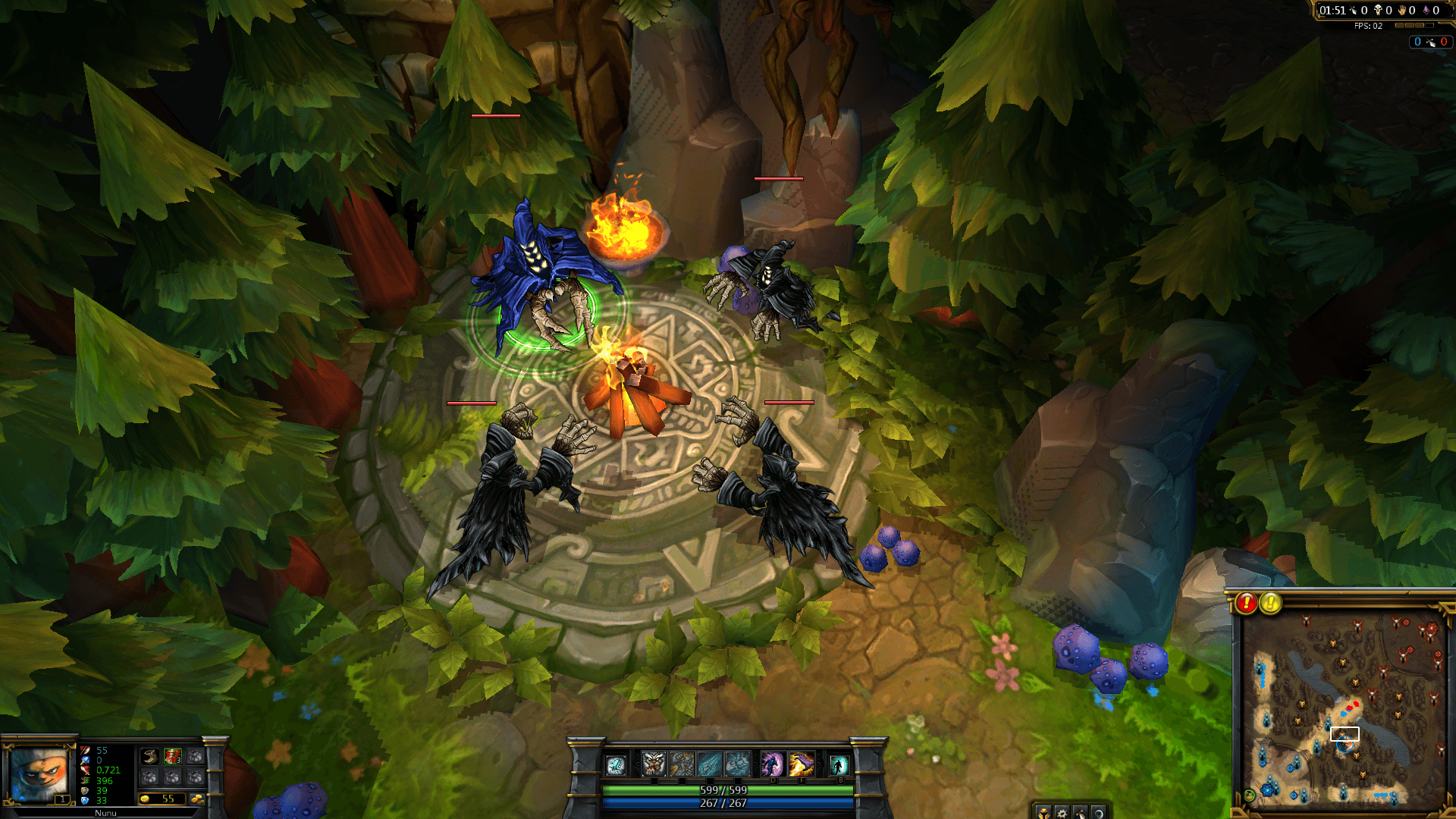This screenshot has height=819, width=1456.
Task: Open the shop via gold coins button
Action: [196, 799]
